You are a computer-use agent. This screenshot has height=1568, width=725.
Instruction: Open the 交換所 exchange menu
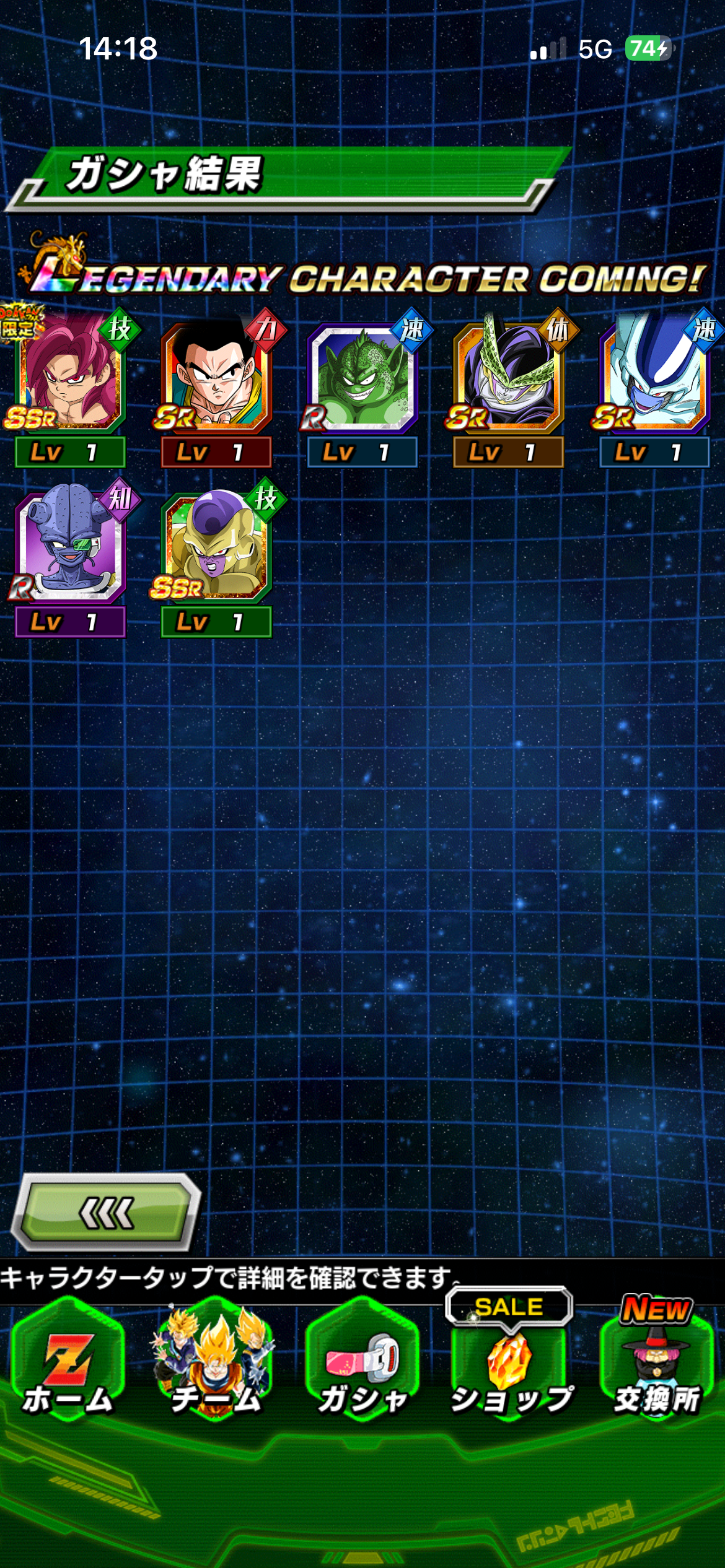click(x=656, y=1369)
